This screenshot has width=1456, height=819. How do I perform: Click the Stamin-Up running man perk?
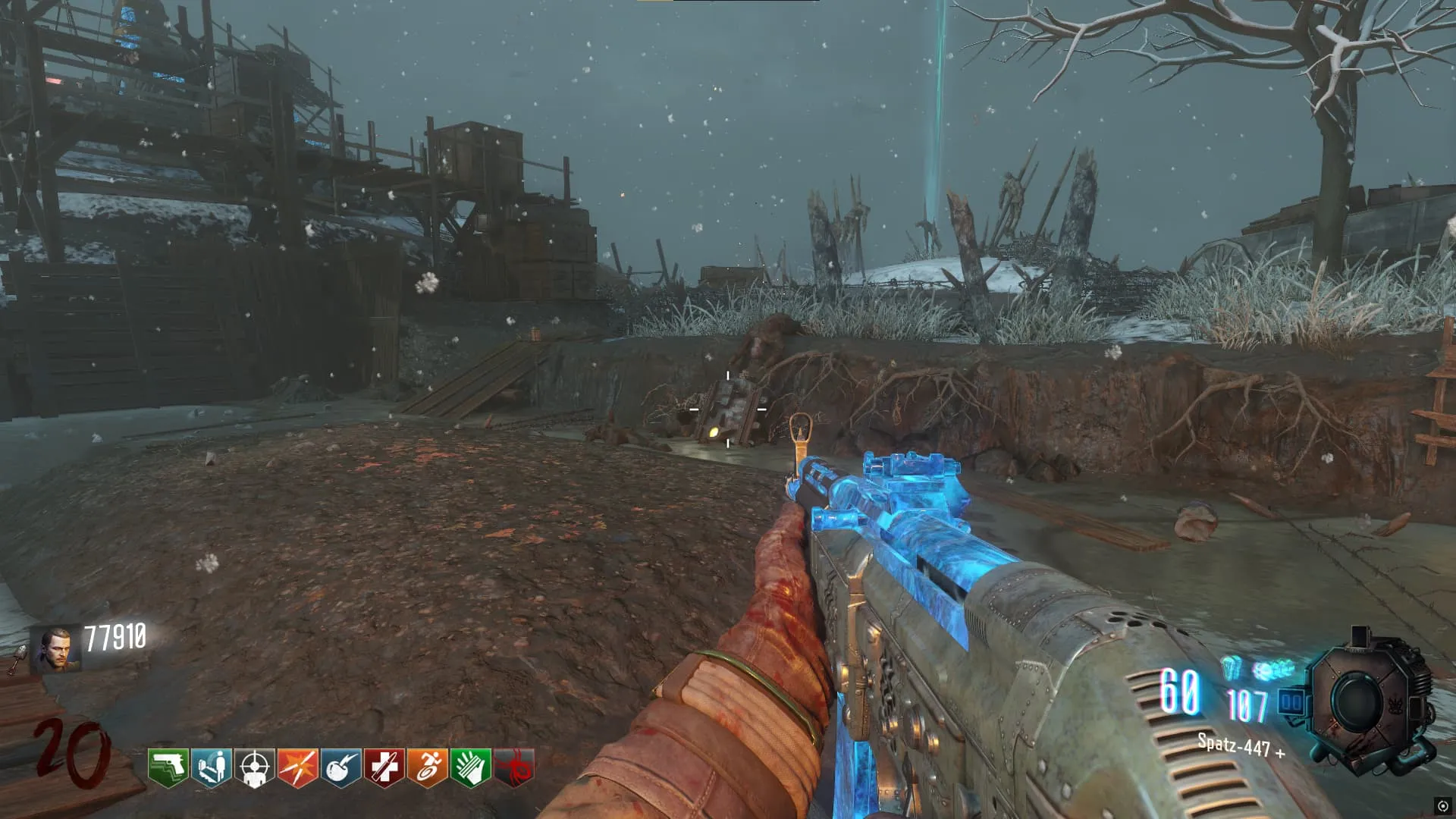point(427,767)
